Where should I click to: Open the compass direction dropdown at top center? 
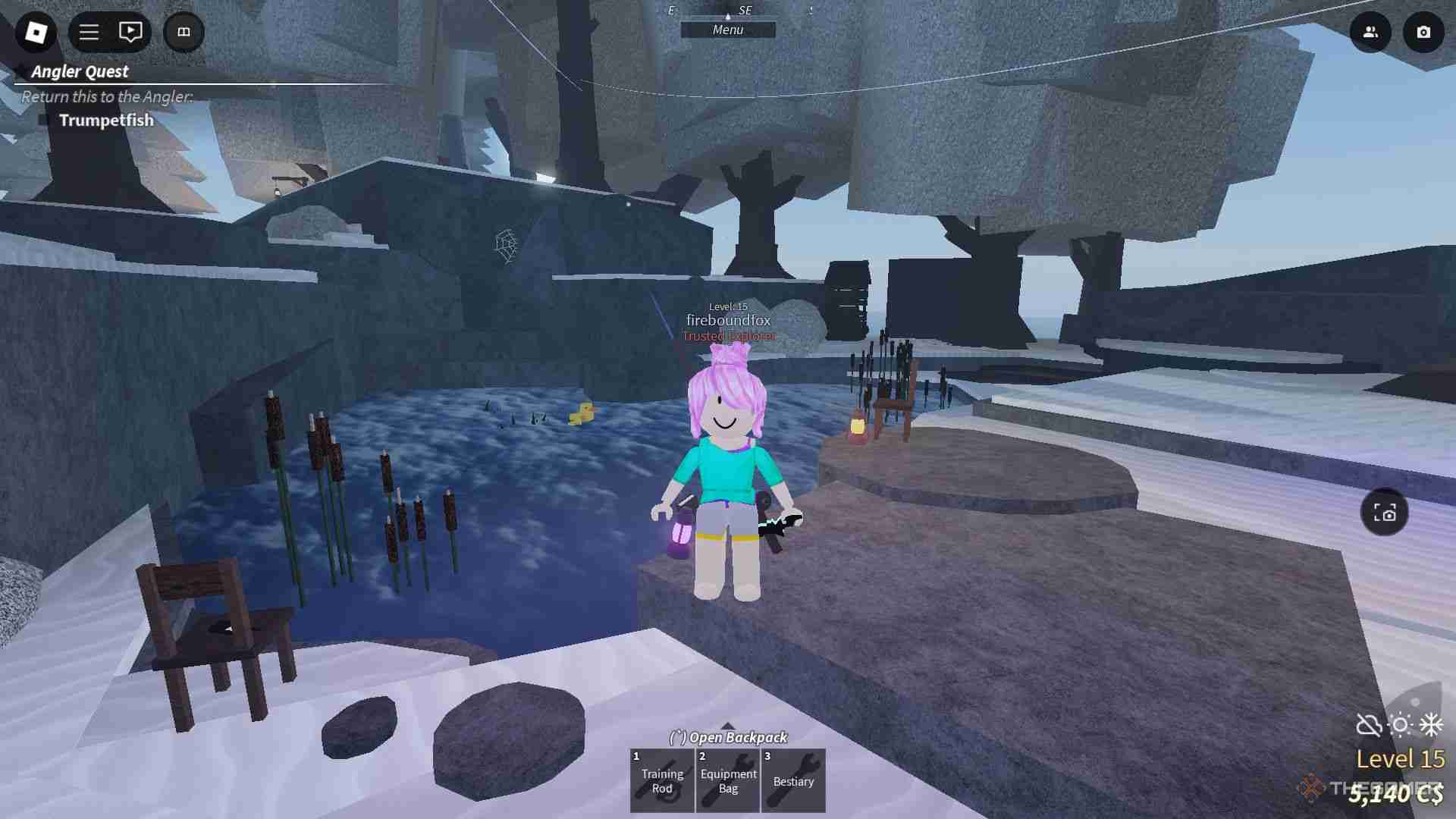(729, 13)
